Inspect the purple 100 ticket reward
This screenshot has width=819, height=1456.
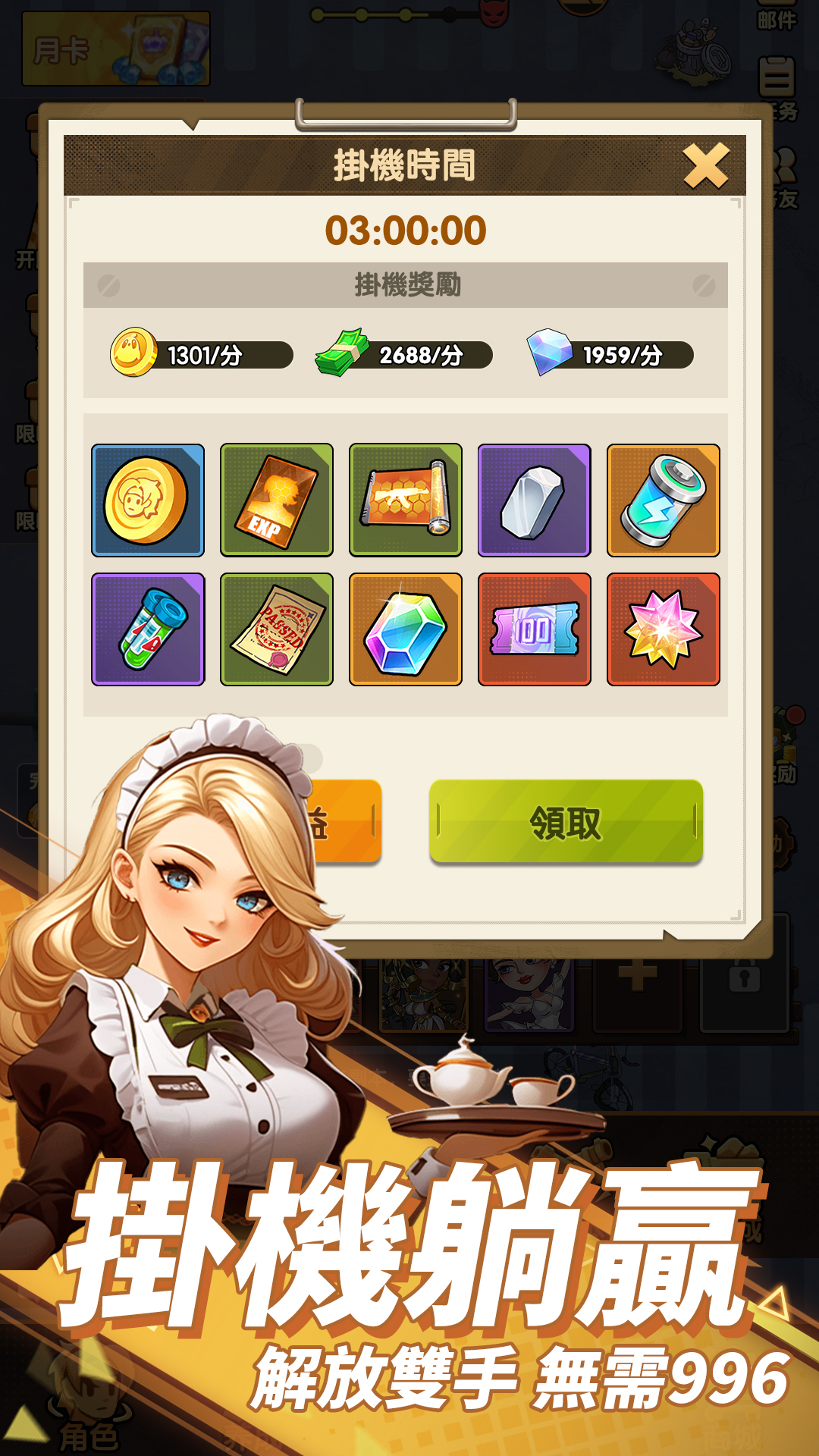click(x=535, y=629)
